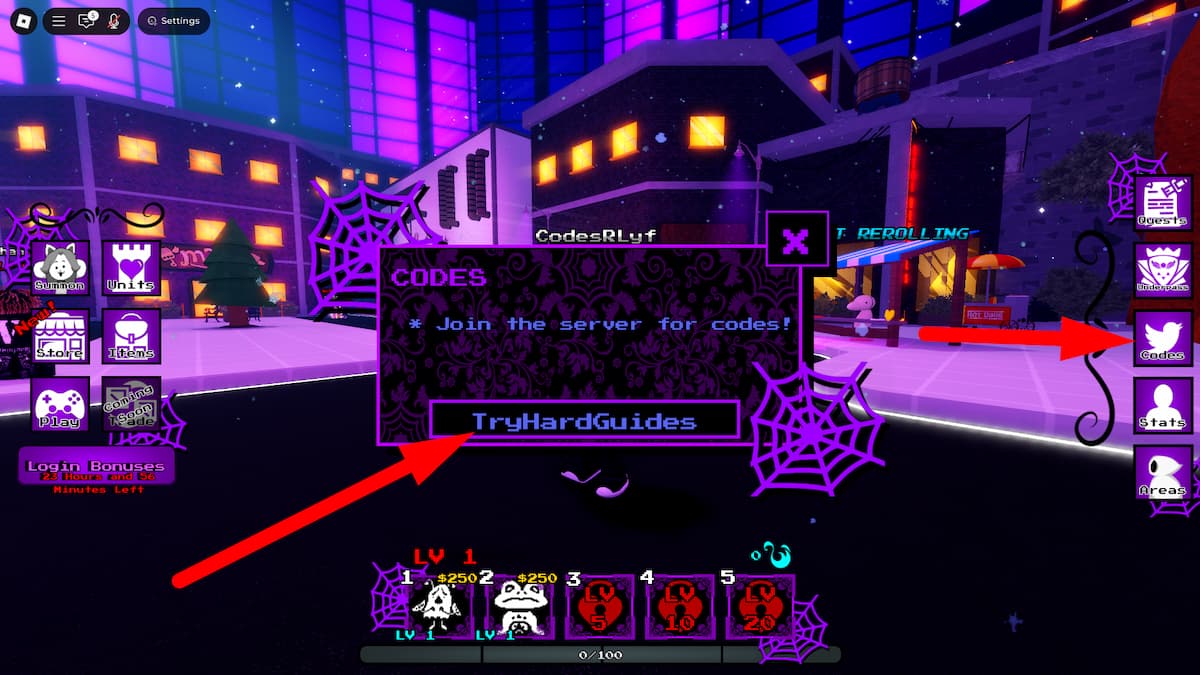Select the Play controller button
This screenshot has height=675, width=1200.
point(60,403)
